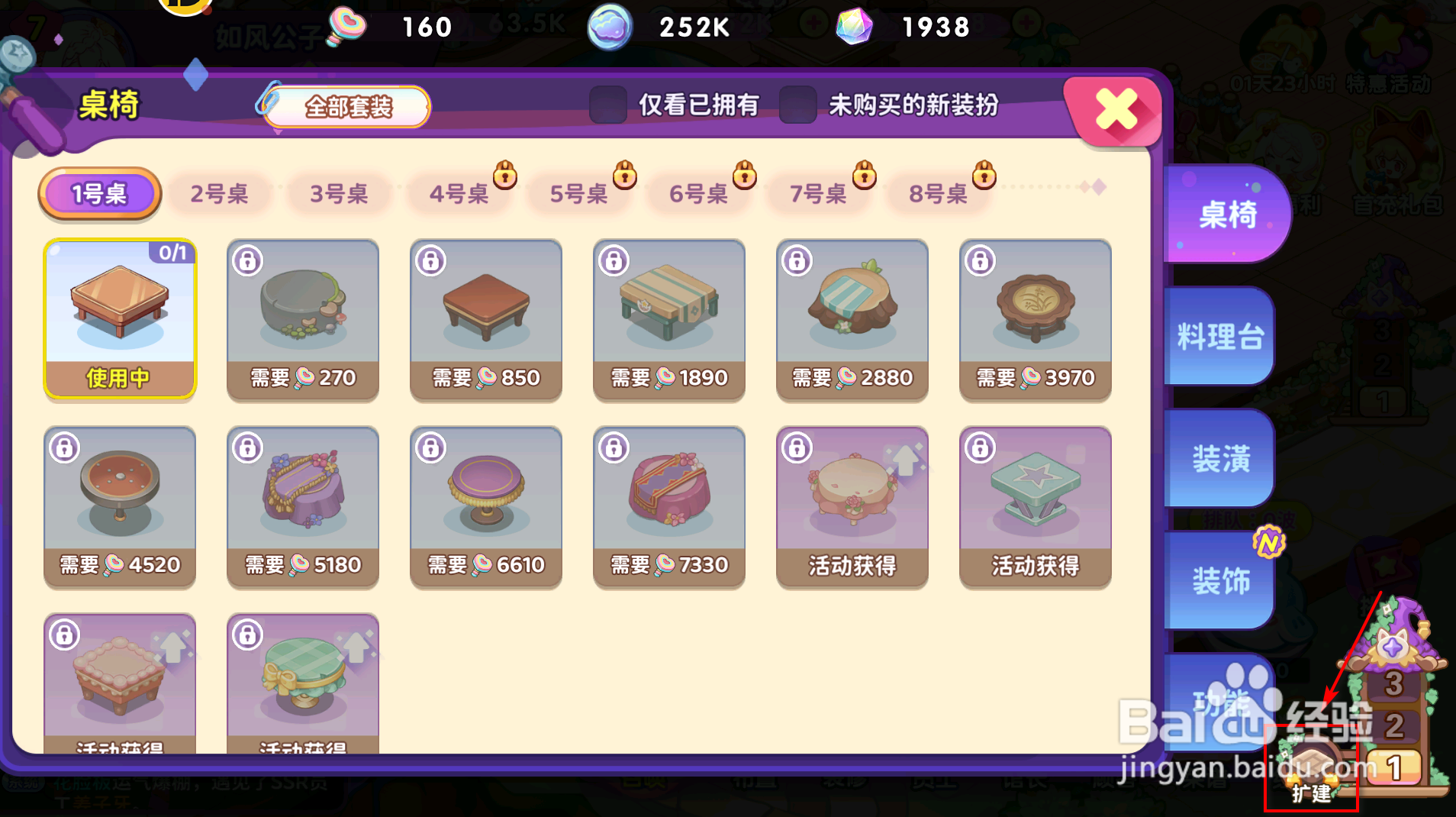
Task: Click the cloud currency icon
Action: (608, 27)
